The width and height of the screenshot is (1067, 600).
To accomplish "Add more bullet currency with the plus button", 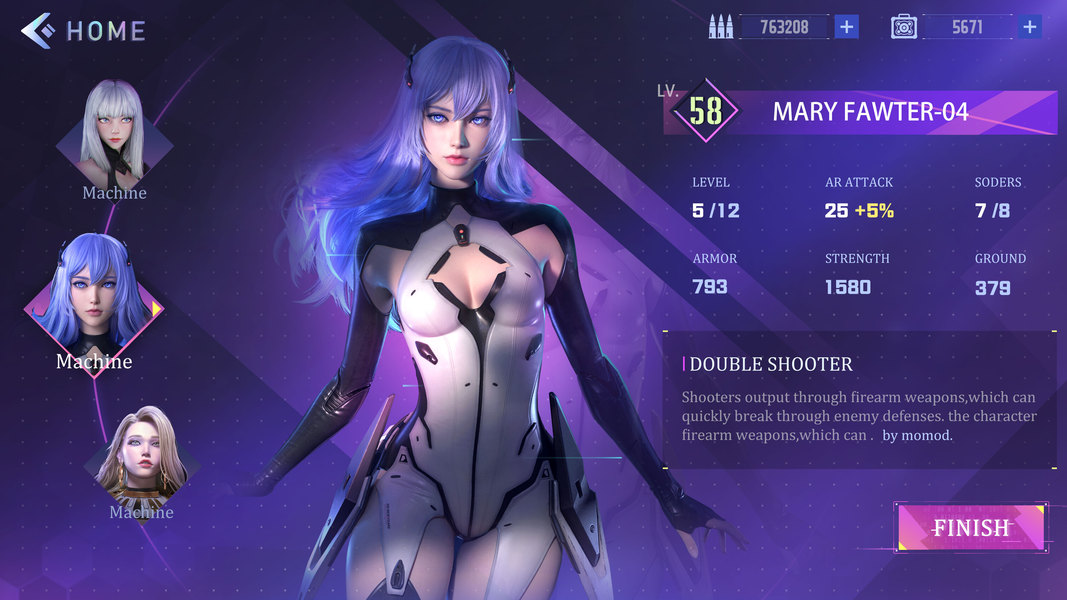I will click(x=846, y=27).
